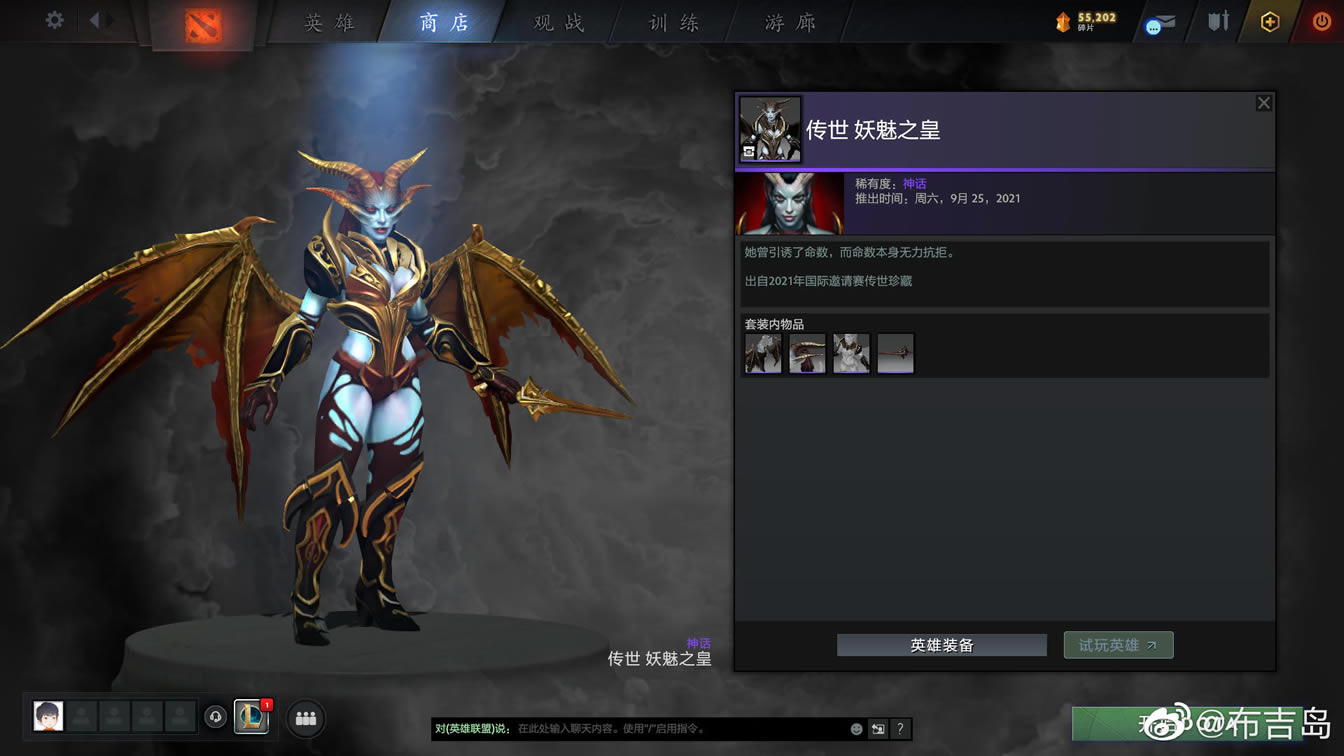Image resolution: width=1344 pixels, height=756 pixels.
Task: Open the armory shield-and-sword icon
Action: point(1217,20)
